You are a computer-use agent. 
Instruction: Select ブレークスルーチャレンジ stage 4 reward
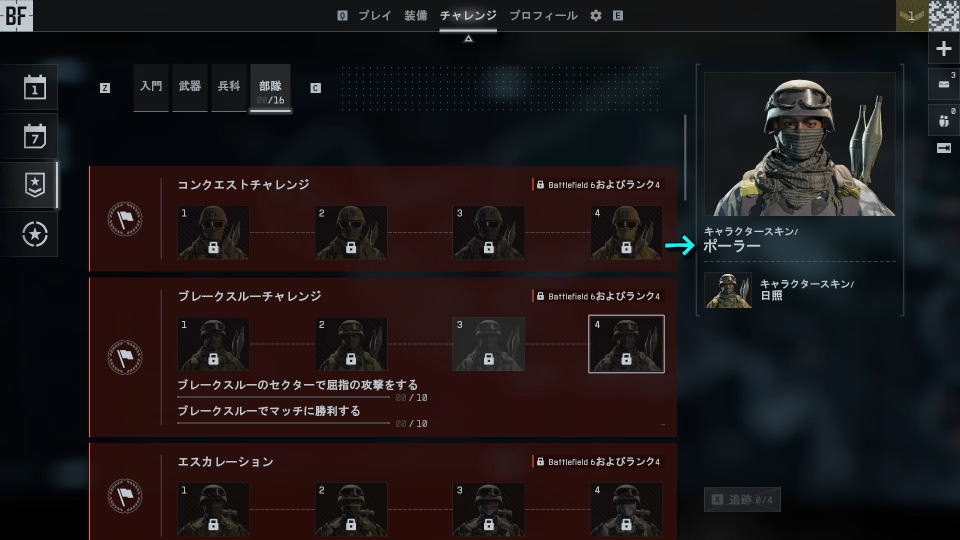(626, 344)
